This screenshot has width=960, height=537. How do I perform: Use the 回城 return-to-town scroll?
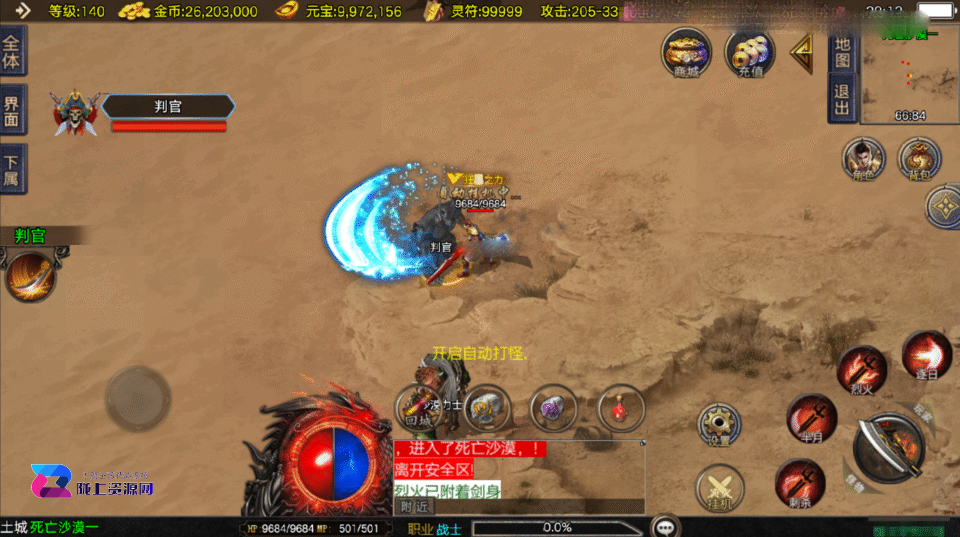pos(416,407)
